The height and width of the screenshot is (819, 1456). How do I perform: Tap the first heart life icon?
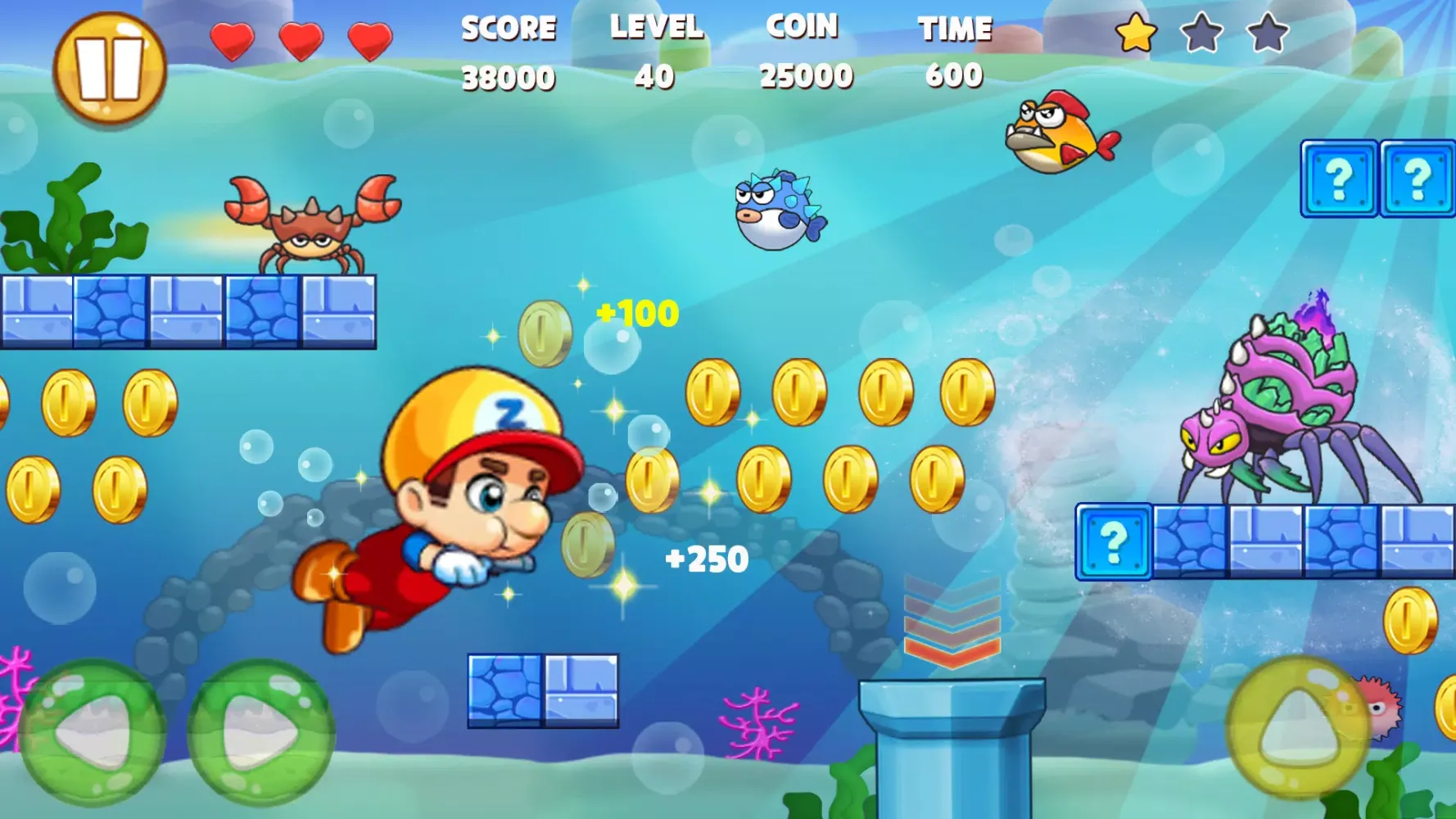click(x=233, y=37)
